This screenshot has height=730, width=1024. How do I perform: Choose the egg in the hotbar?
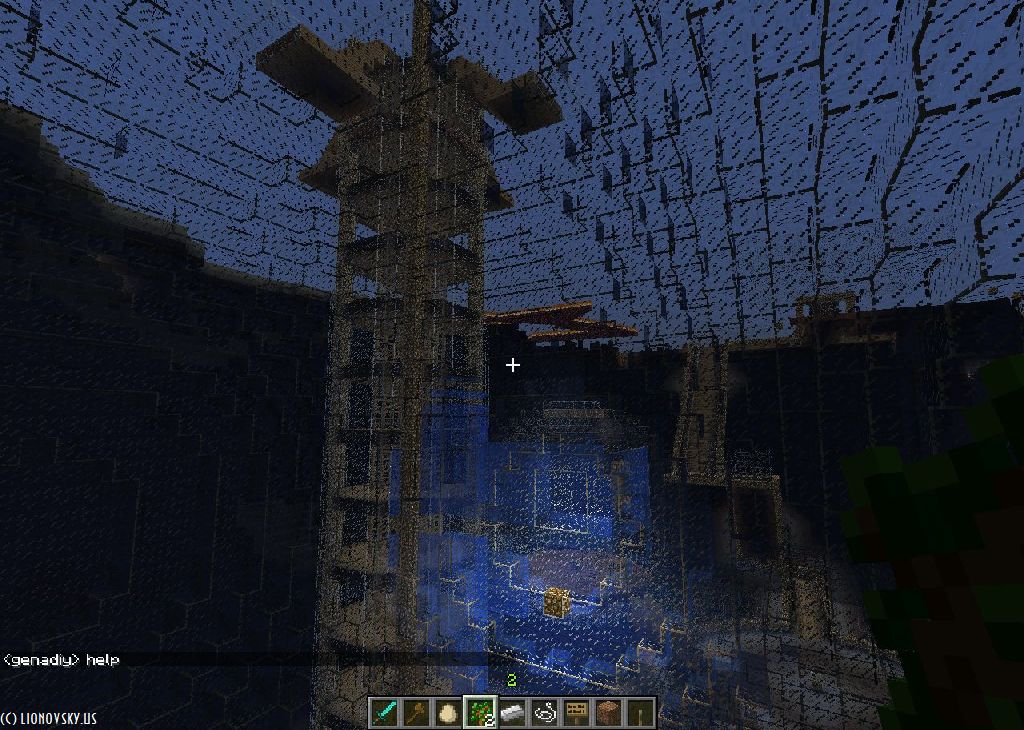449,712
